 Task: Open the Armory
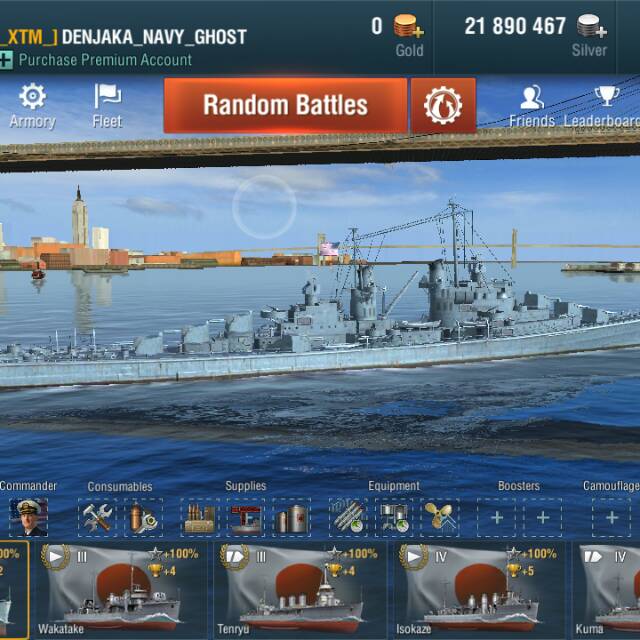point(32,105)
